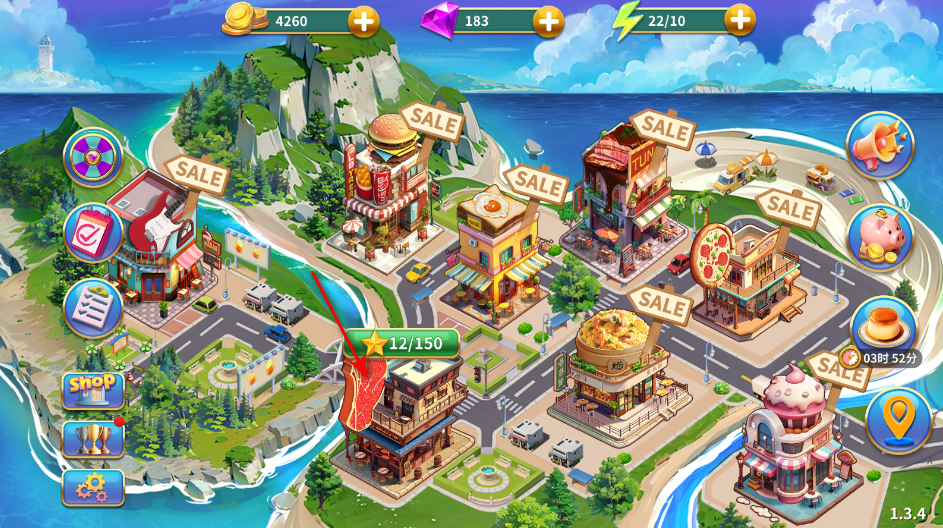Pick the guitar restaurant's SALE sign

coord(197,173)
